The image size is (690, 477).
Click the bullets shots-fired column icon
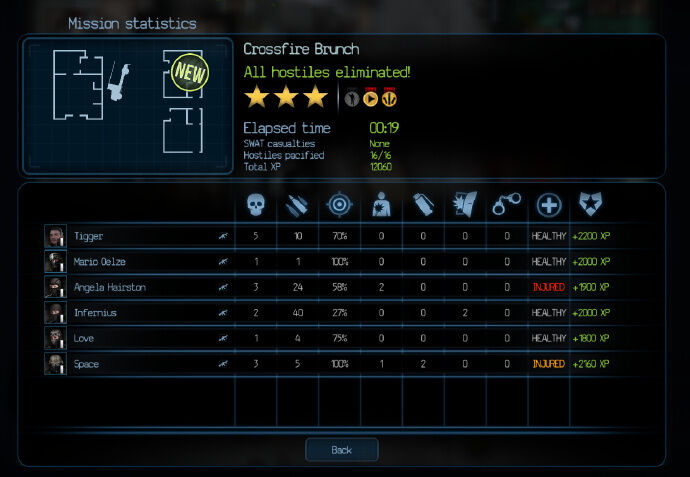pyautogui.click(x=297, y=205)
